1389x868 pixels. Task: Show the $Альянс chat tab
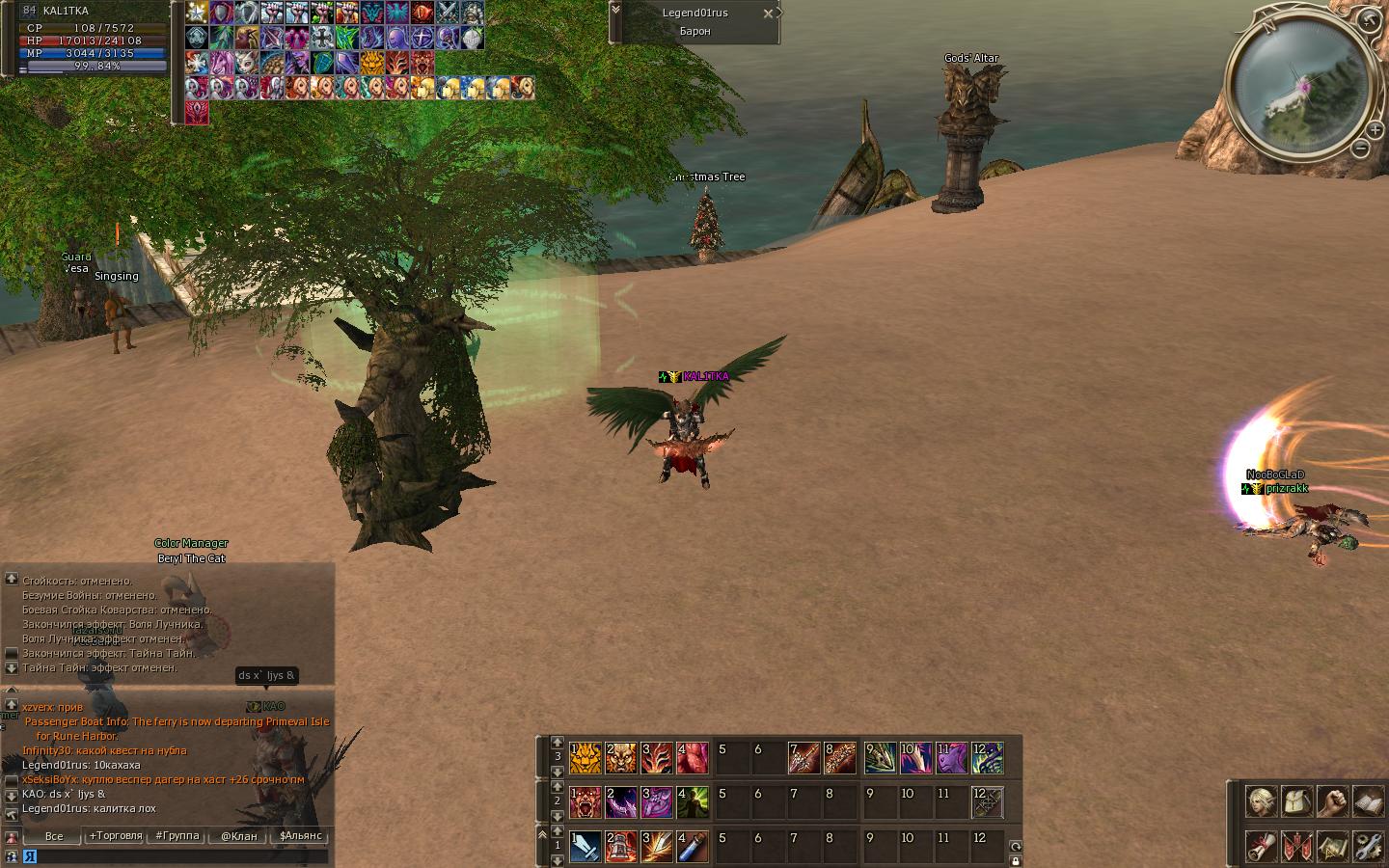pos(301,836)
